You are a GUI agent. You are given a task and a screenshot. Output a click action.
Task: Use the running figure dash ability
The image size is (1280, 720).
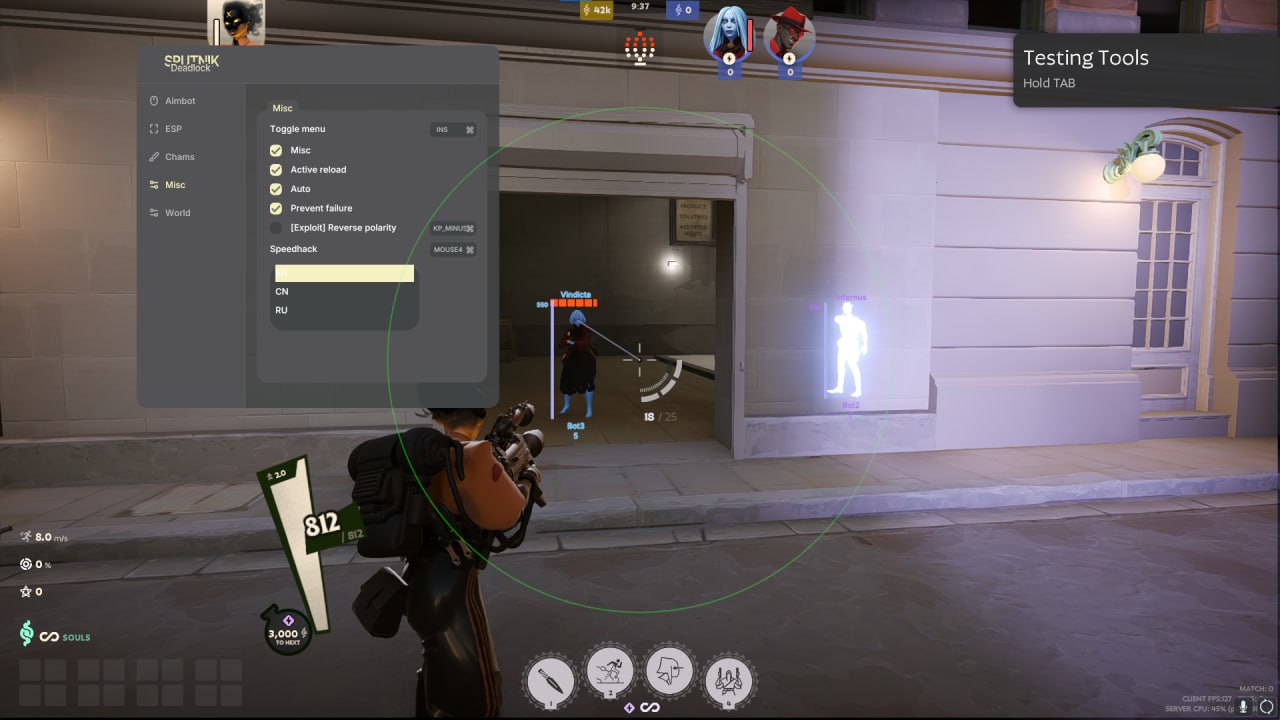click(x=609, y=673)
